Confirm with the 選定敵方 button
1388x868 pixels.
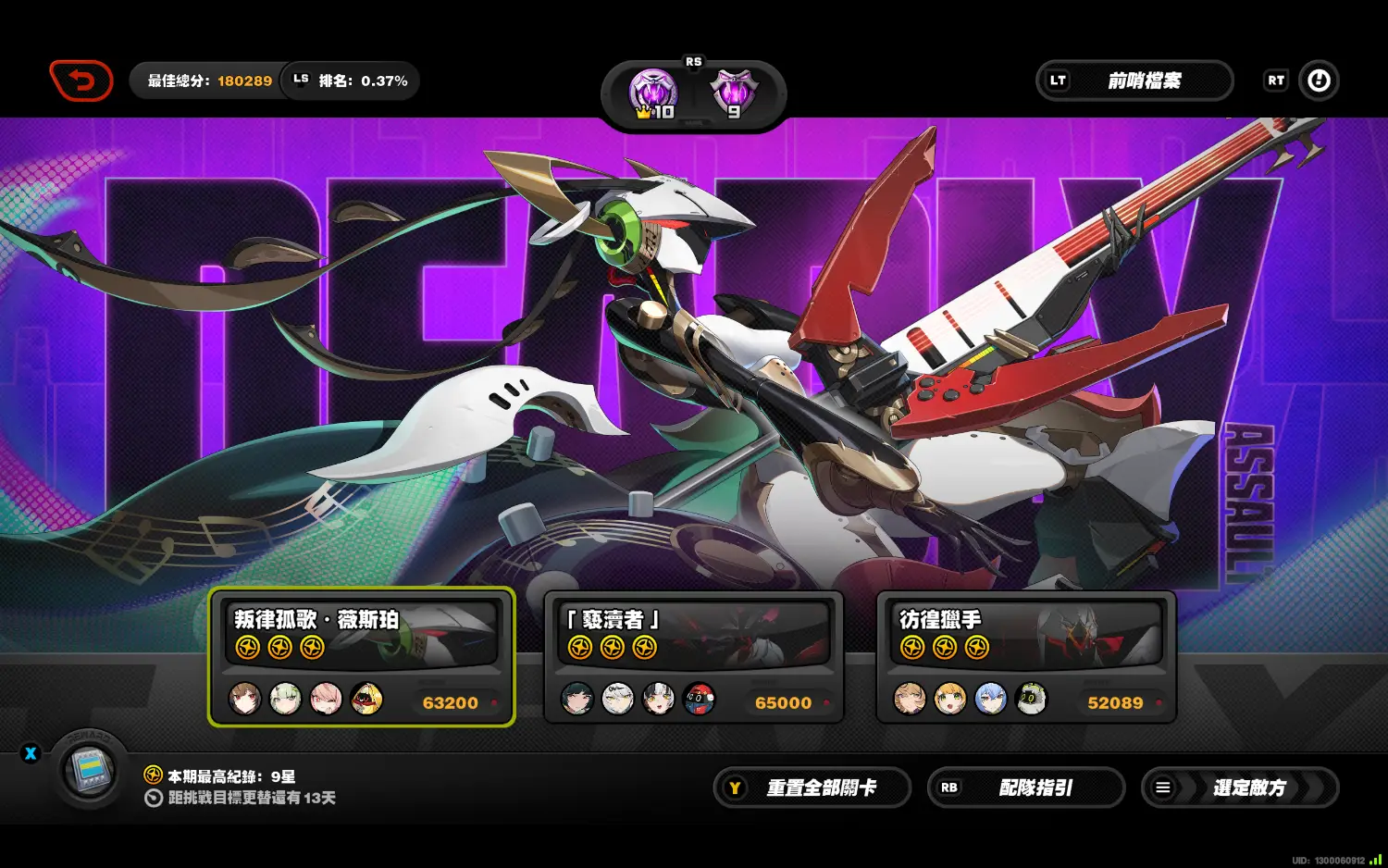[1240, 787]
